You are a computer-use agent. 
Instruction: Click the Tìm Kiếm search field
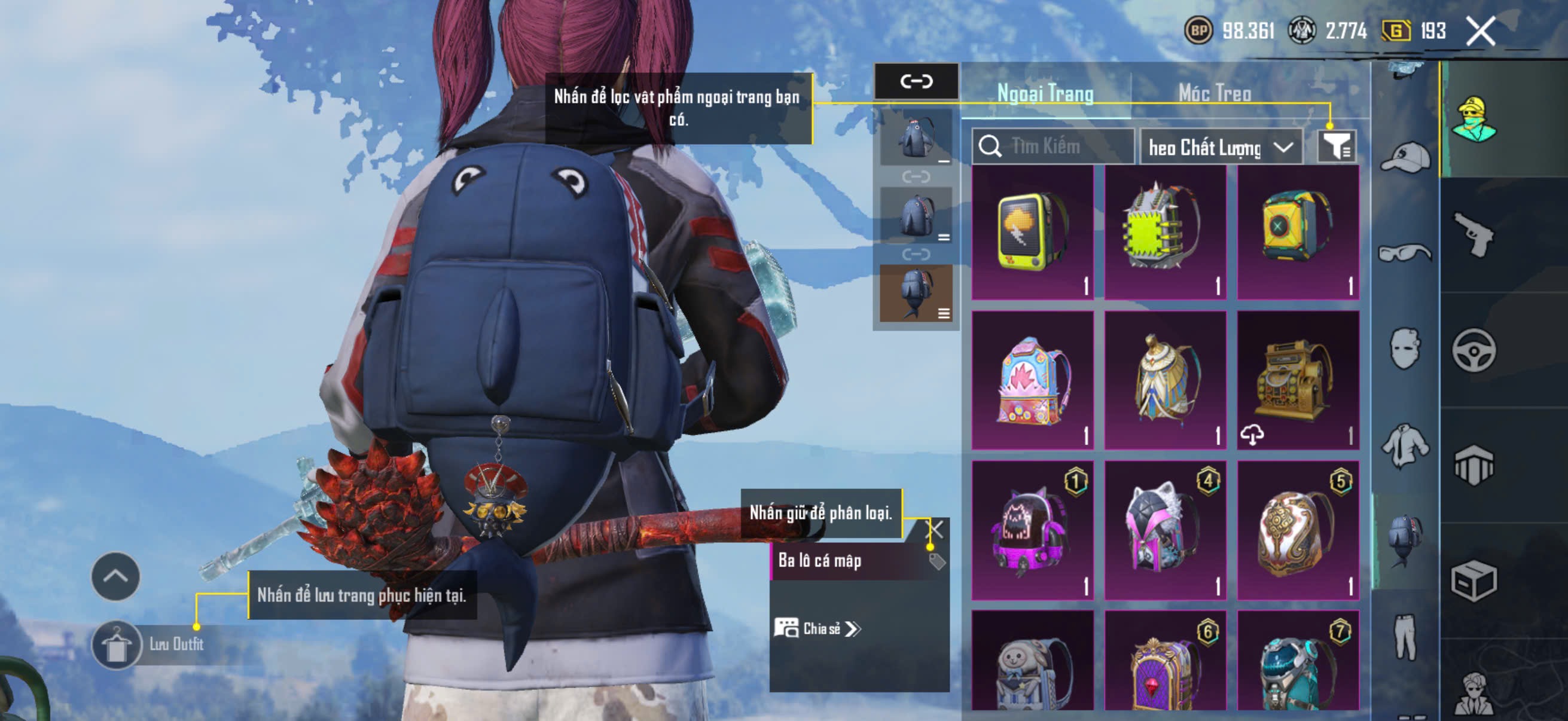point(1053,146)
